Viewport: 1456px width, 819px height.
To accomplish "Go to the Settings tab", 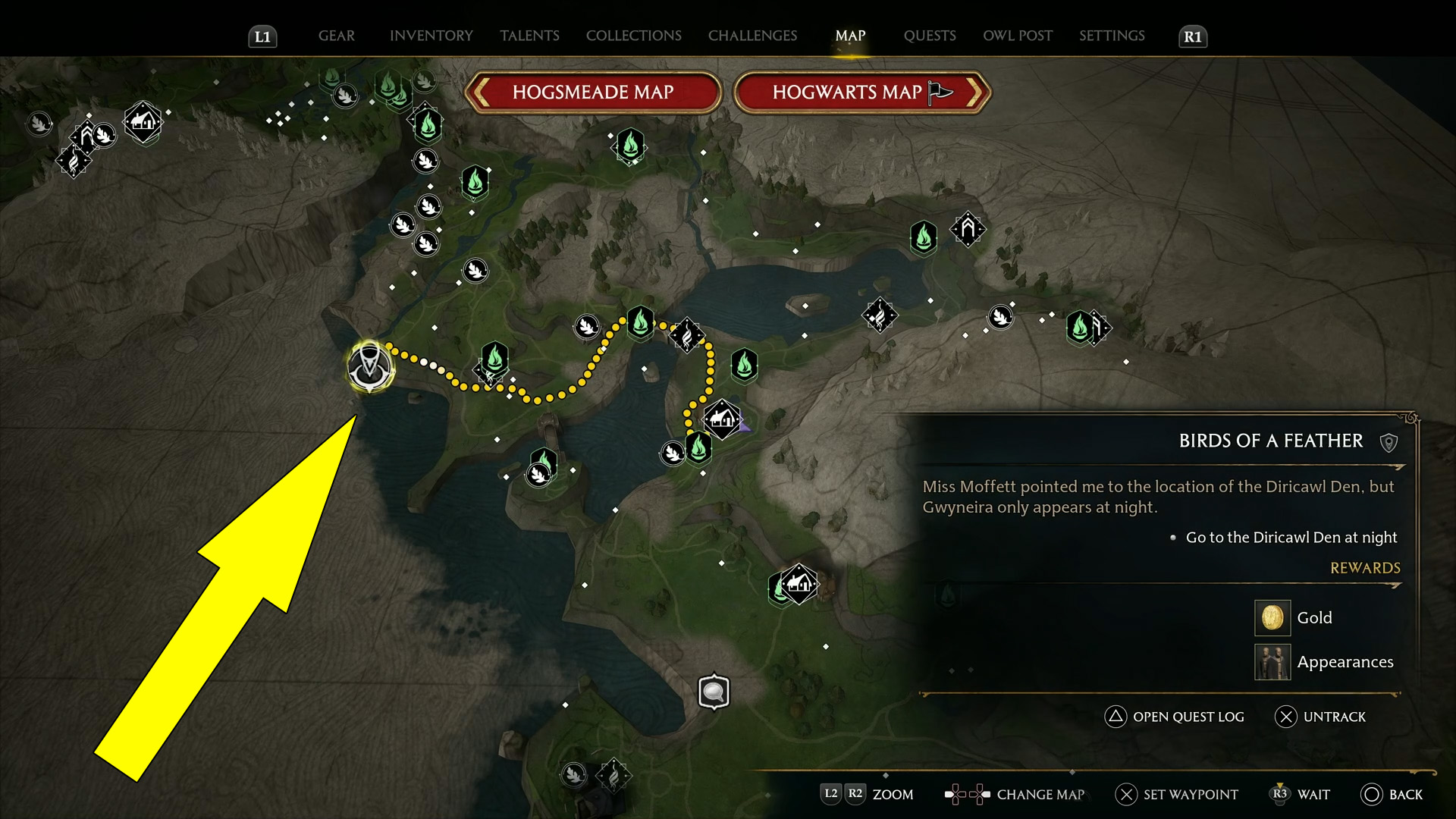I will (1112, 36).
